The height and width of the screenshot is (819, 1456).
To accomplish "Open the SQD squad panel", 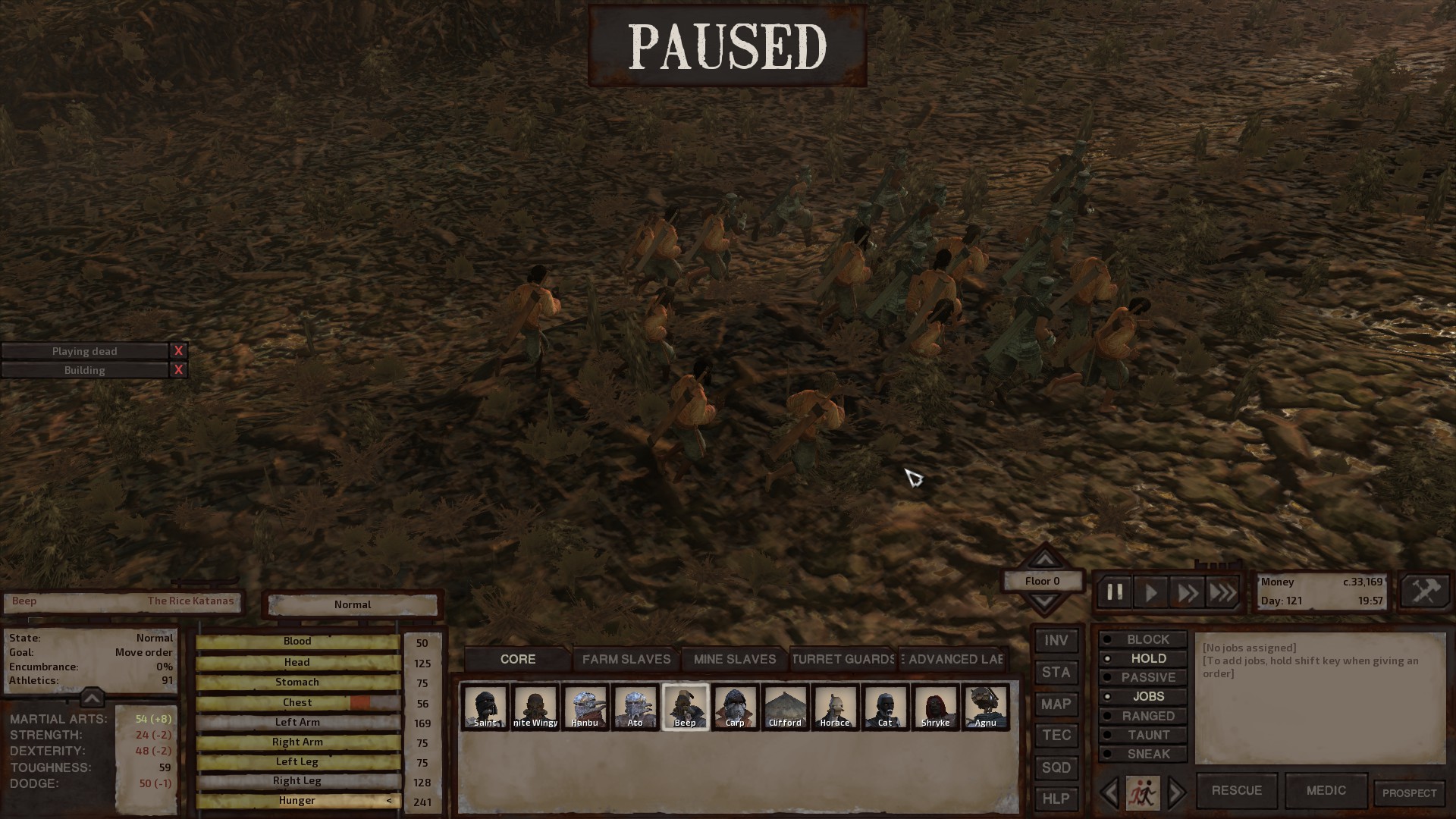I will 1056,767.
